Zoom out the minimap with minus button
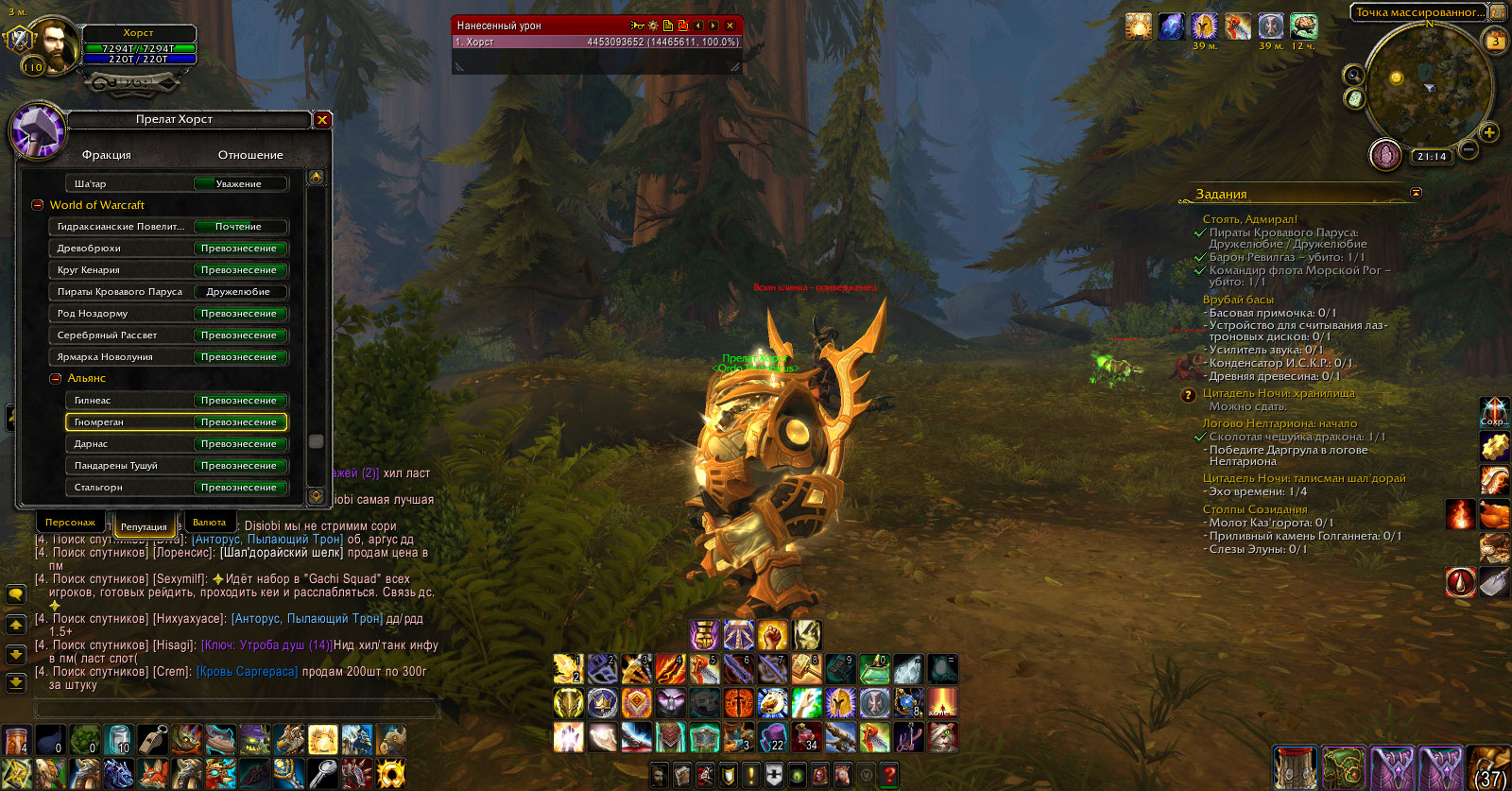Screen dimensions: 1512x791 pos(1469,149)
